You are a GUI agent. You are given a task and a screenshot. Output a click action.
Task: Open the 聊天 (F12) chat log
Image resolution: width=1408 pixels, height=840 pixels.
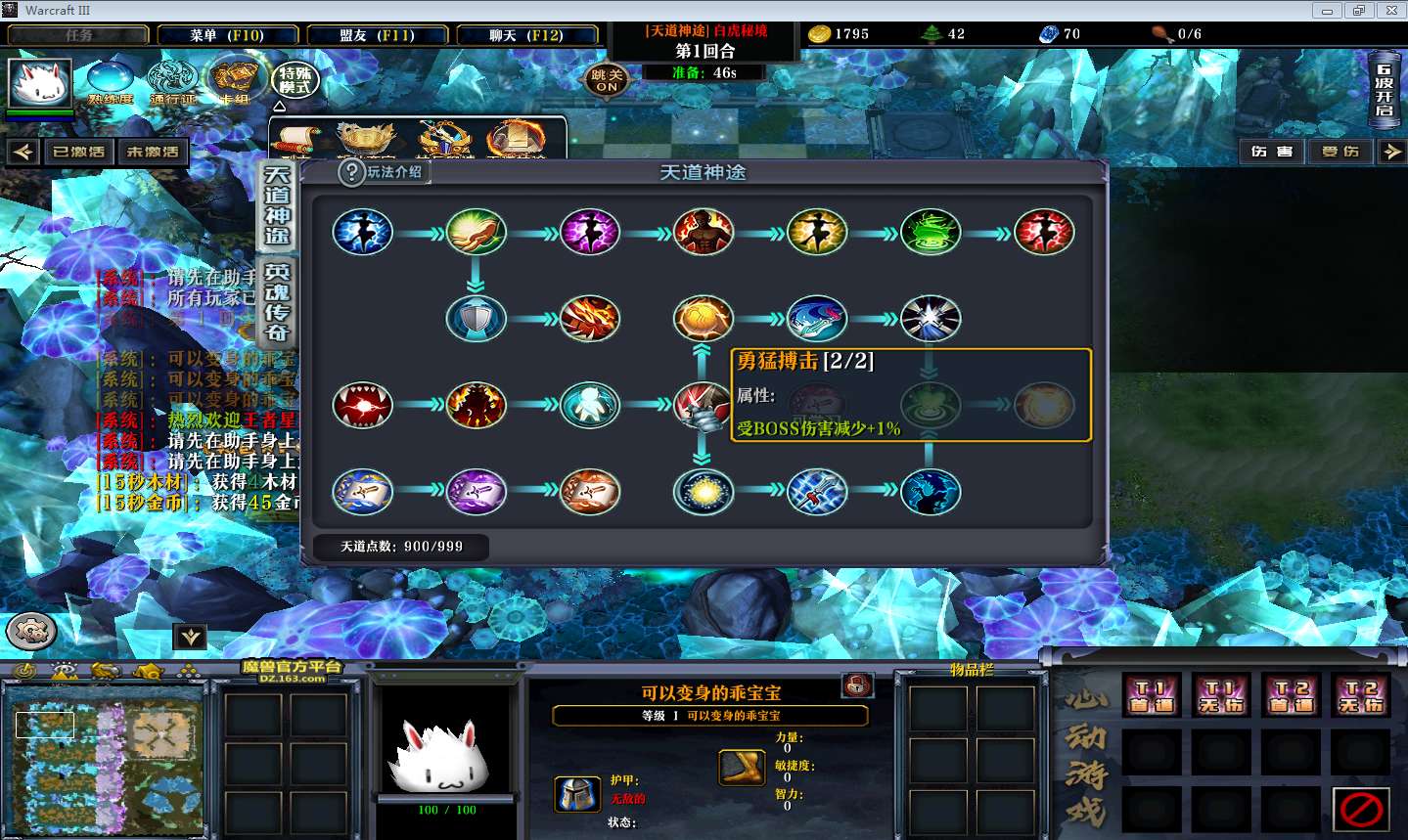tap(526, 35)
